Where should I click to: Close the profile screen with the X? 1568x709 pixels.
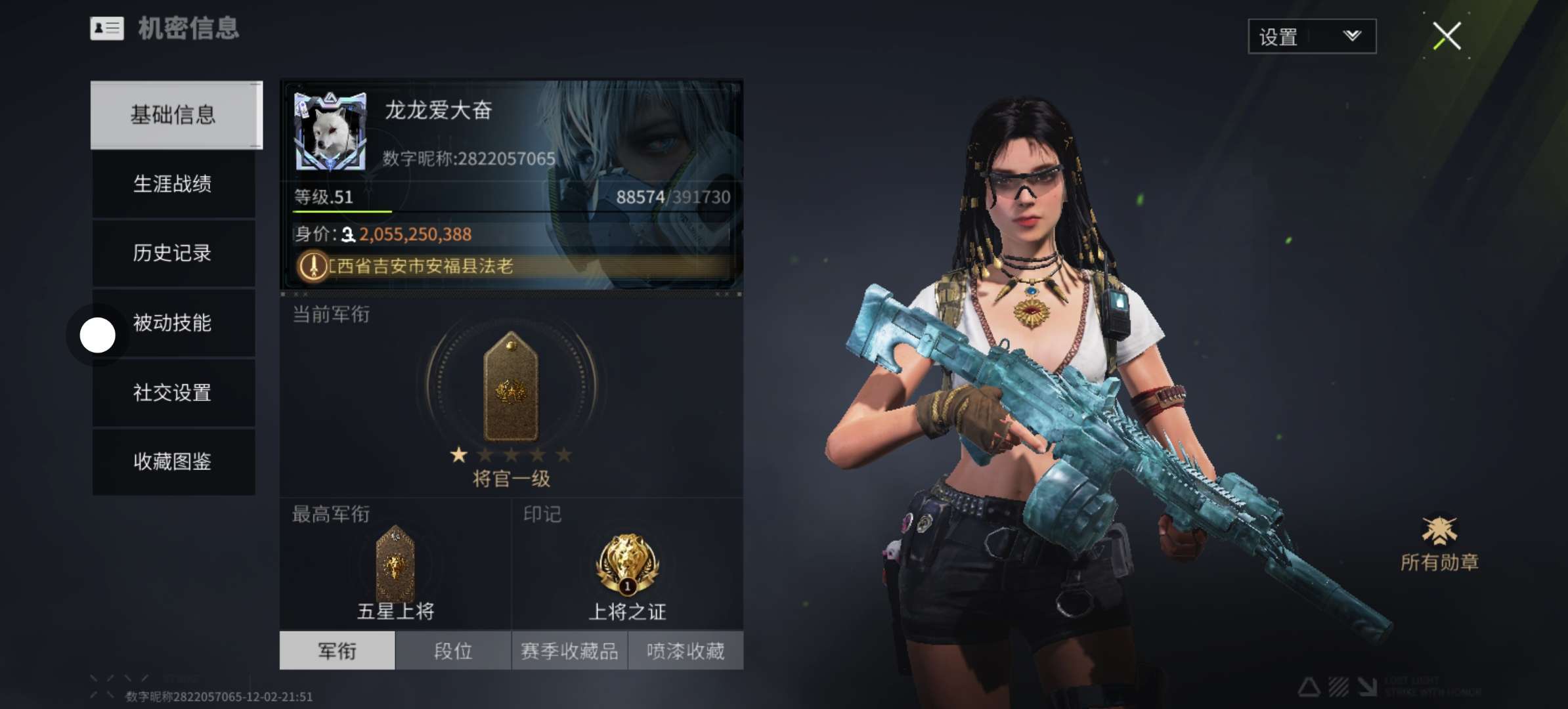[x=1447, y=36]
